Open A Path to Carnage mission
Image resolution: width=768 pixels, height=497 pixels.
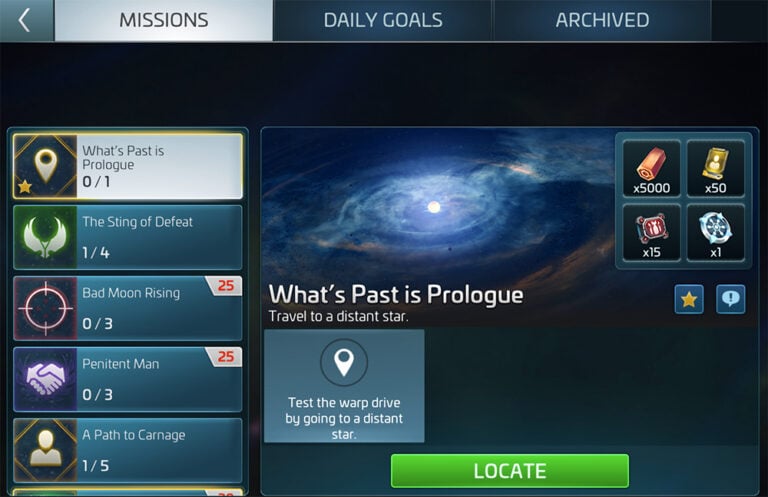[128, 450]
